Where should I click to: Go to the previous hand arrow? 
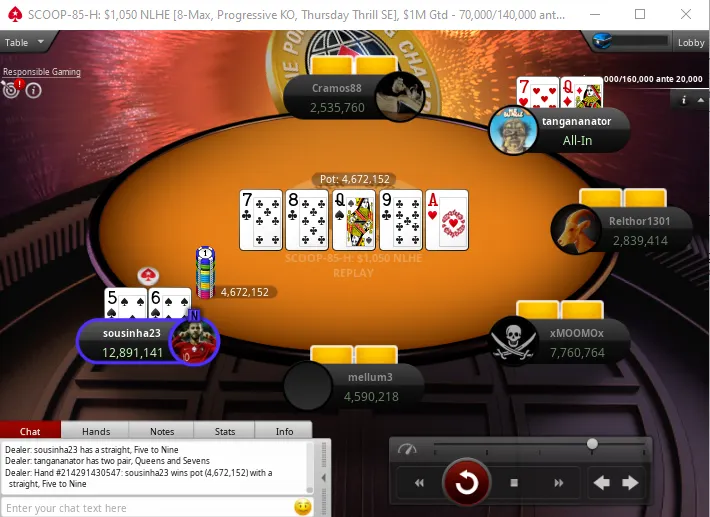click(x=602, y=484)
